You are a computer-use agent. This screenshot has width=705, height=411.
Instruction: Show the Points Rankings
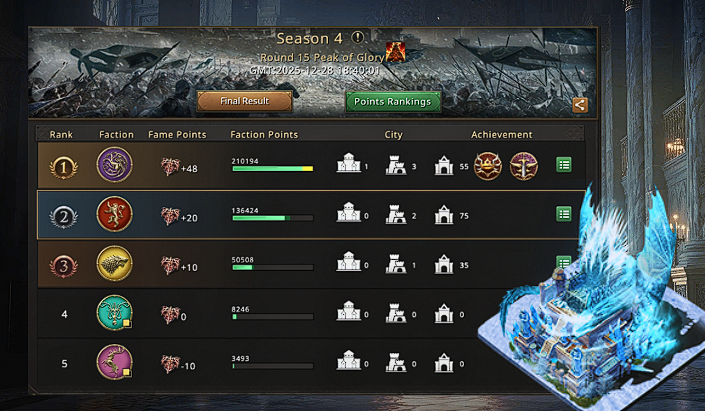393,101
